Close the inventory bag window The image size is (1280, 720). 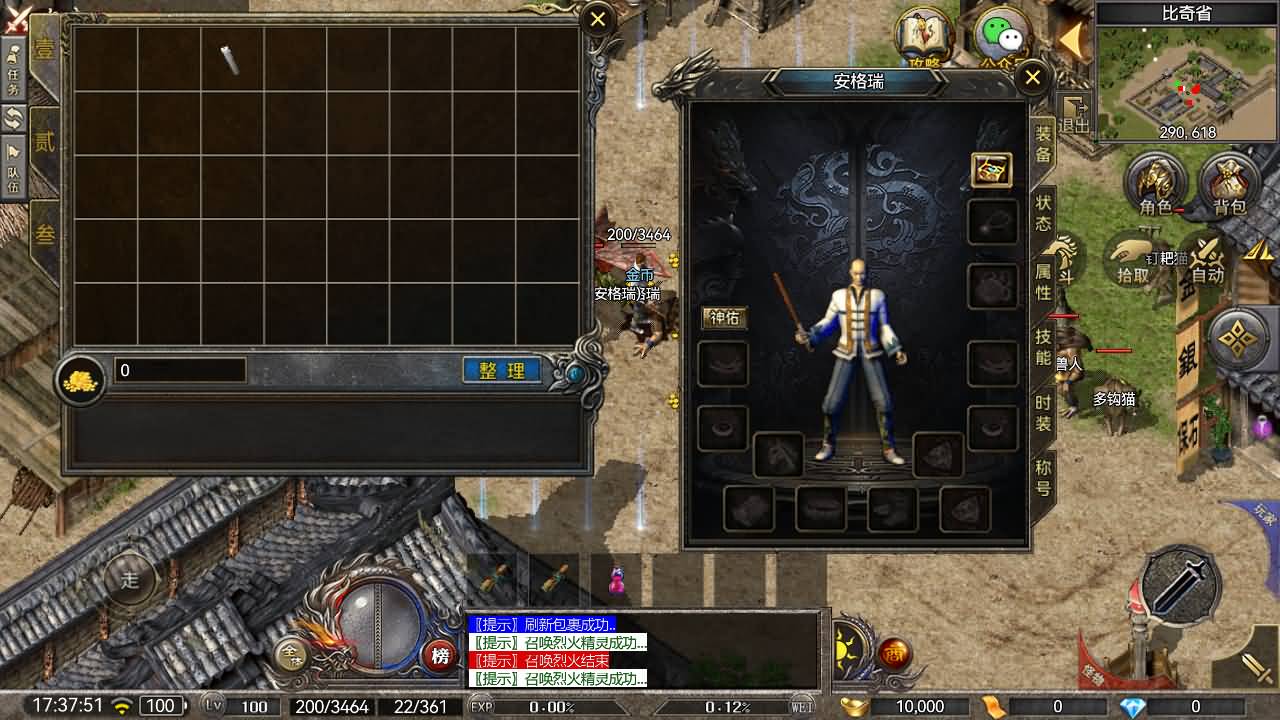(598, 19)
